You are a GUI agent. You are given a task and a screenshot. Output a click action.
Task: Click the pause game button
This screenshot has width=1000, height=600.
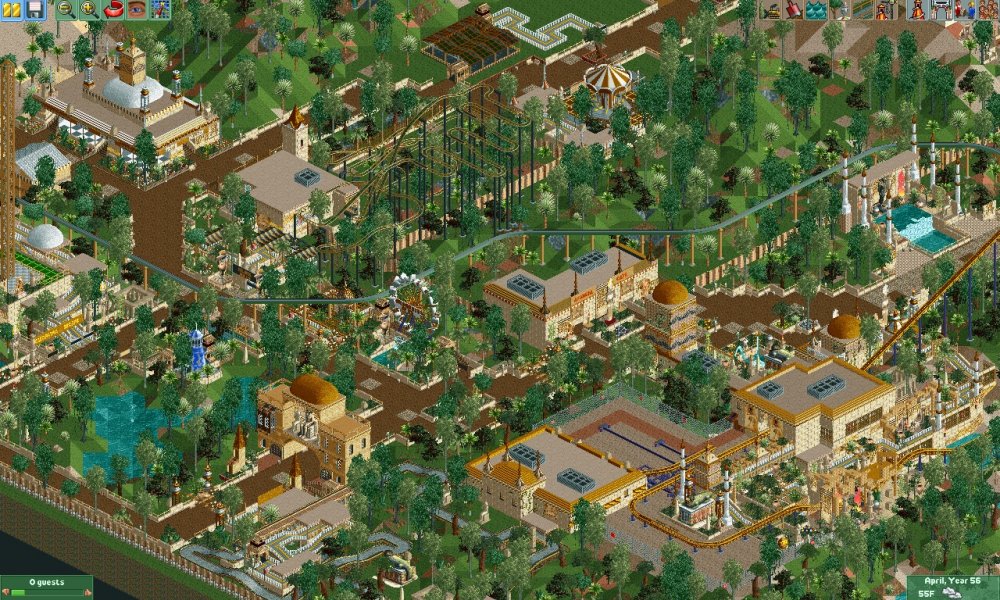(13, 9)
